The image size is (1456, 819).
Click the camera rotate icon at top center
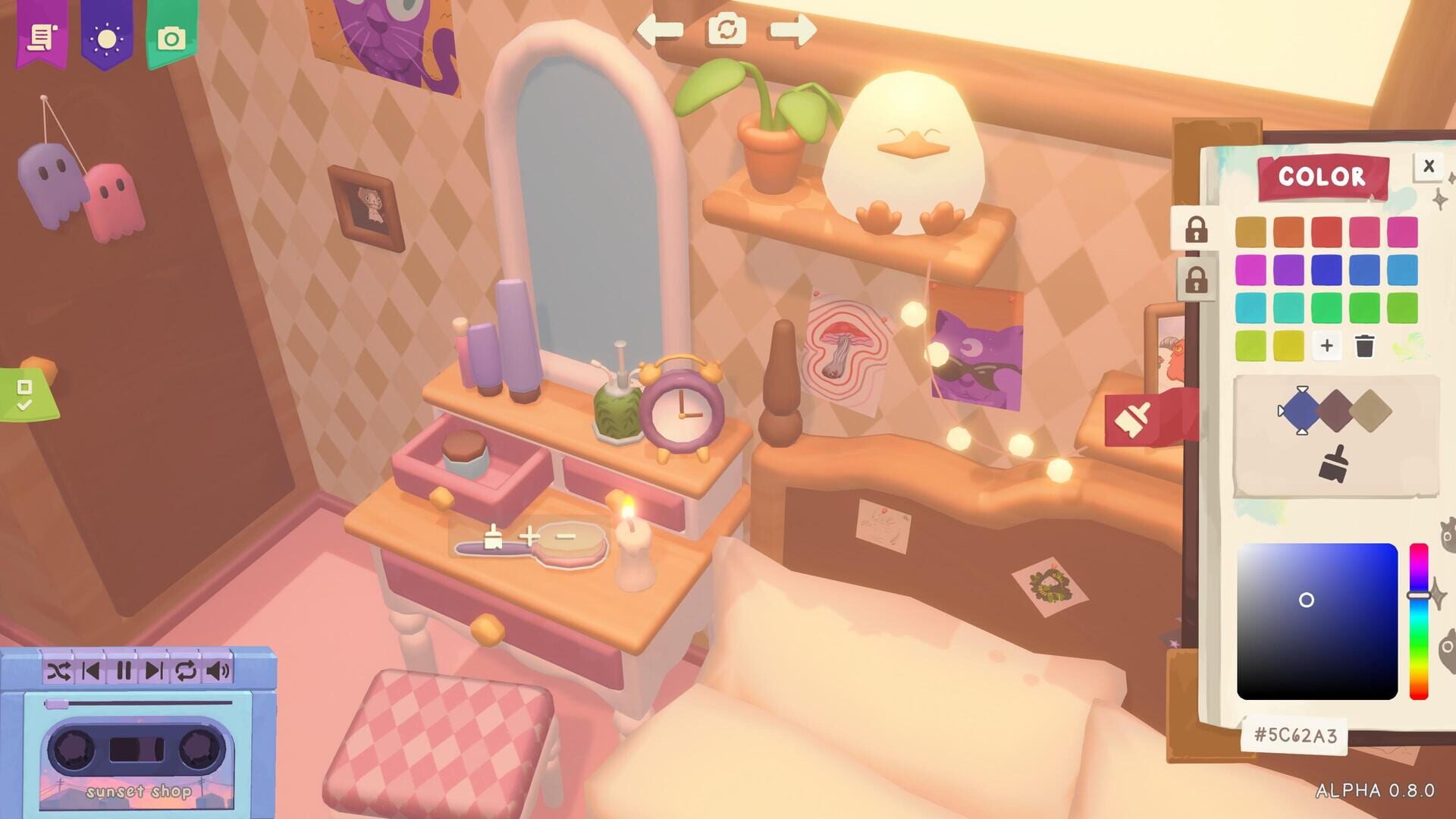click(727, 30)
